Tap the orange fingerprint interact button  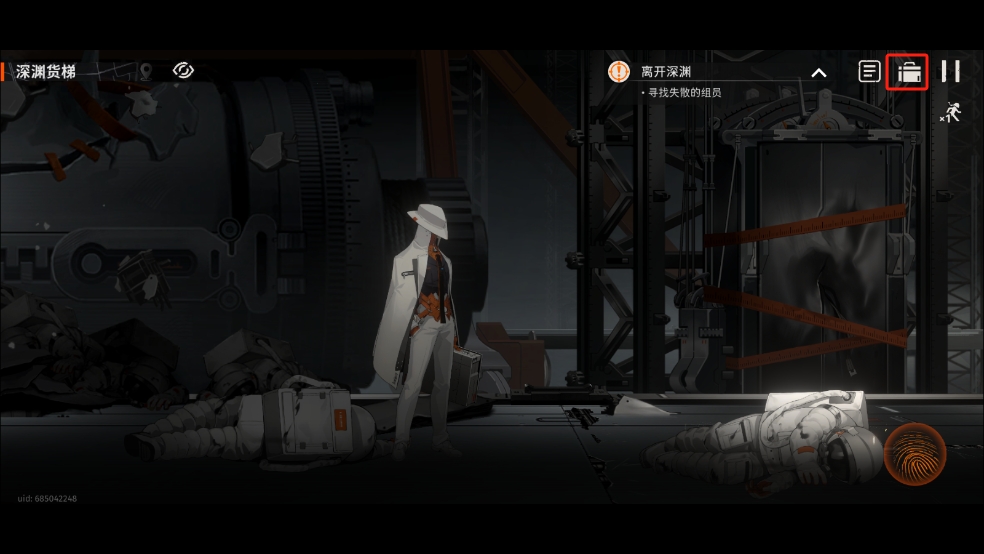915,453
